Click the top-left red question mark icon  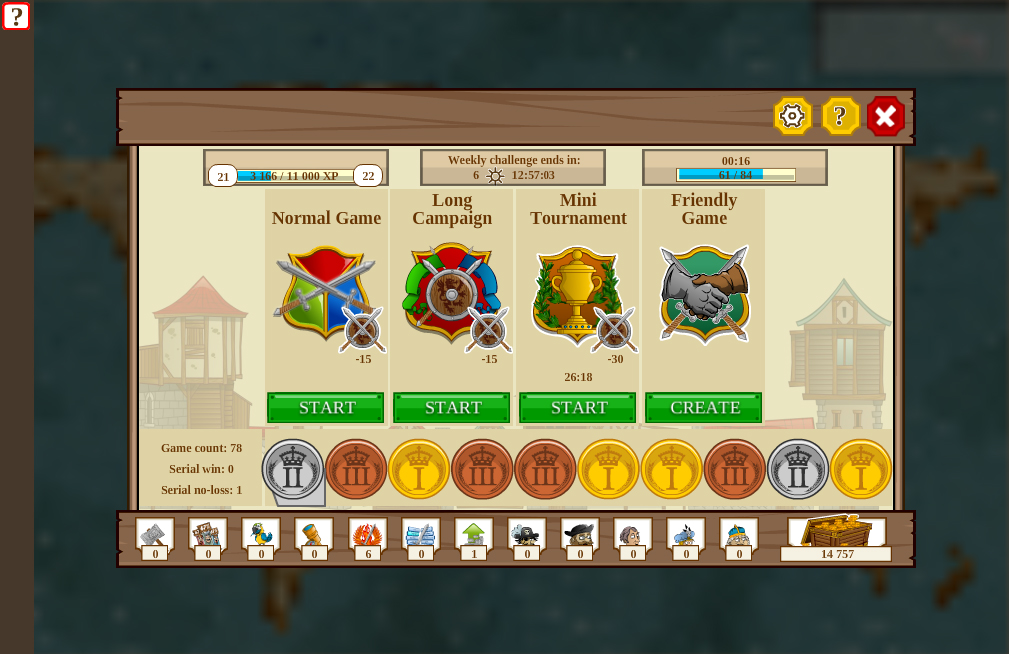(16, 16)
